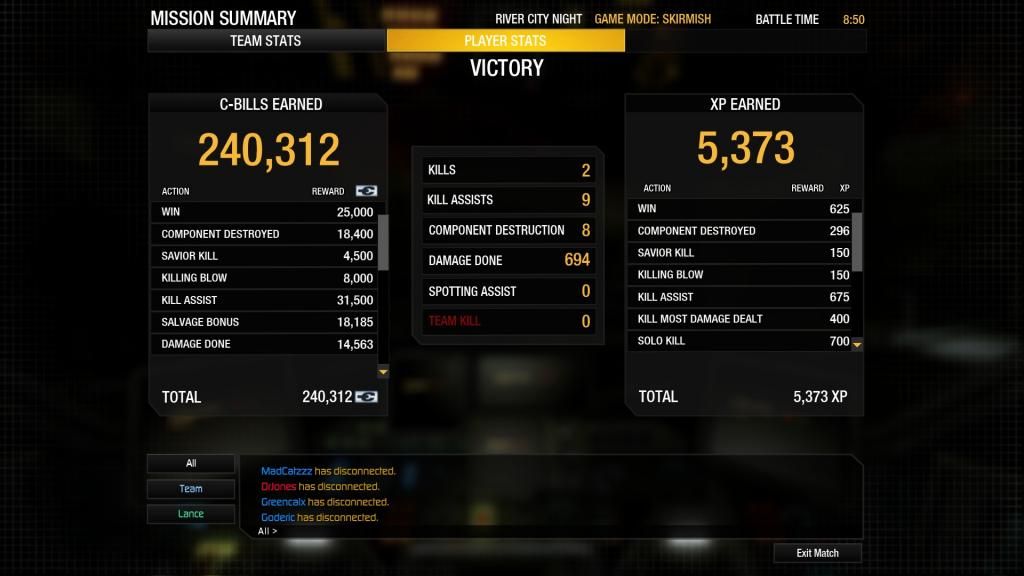Click the C-Bills list down arrow

click(x=382, y=371)
